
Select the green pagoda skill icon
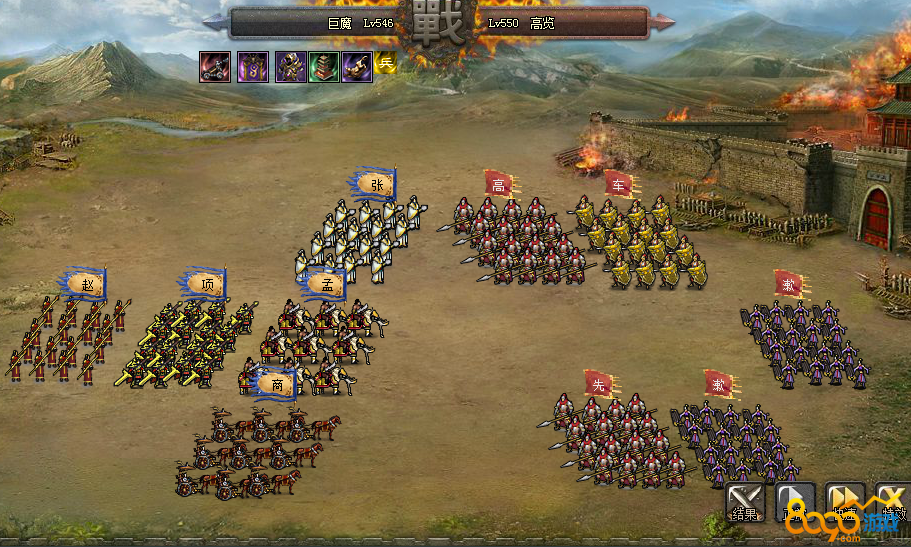[324, 67]
